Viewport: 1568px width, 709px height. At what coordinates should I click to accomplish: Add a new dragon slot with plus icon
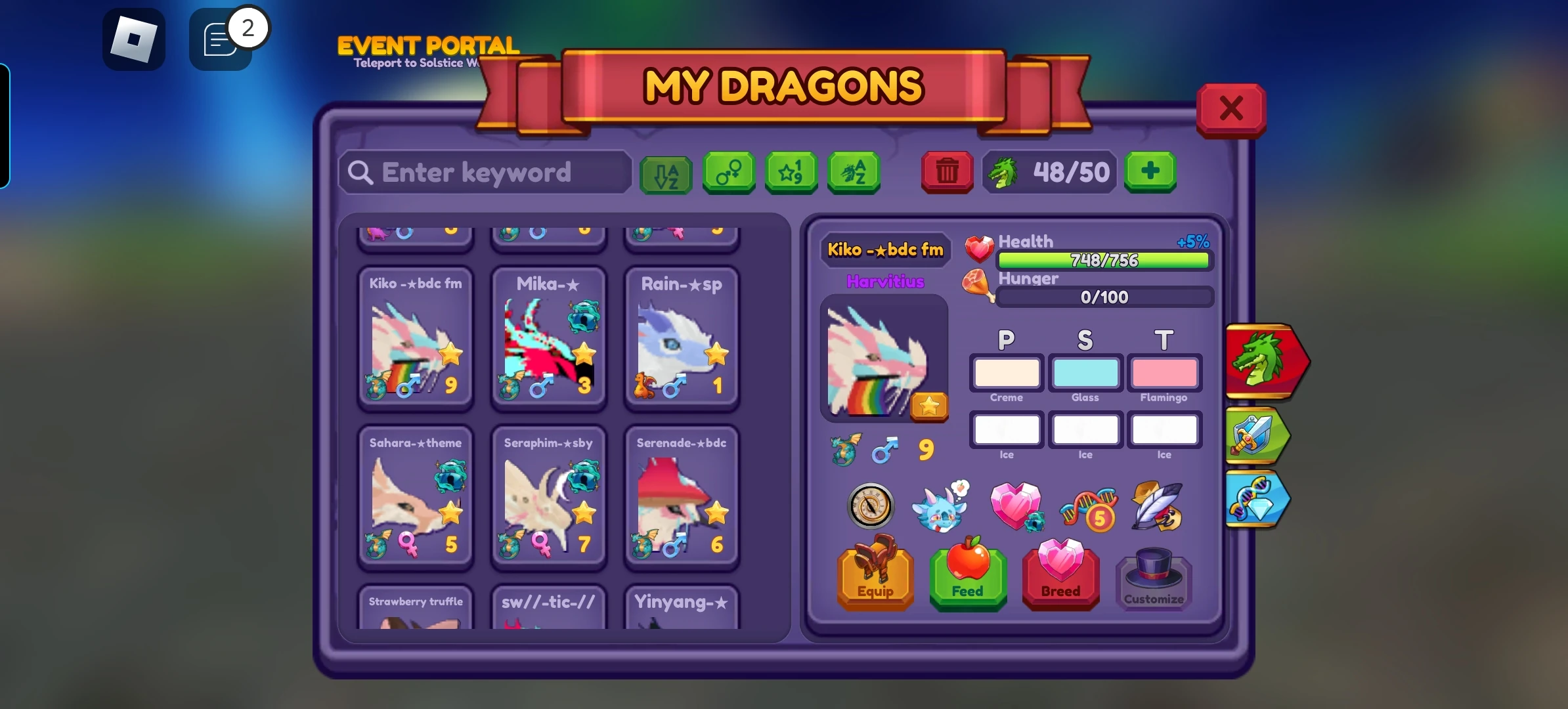tap(1150, 172)
